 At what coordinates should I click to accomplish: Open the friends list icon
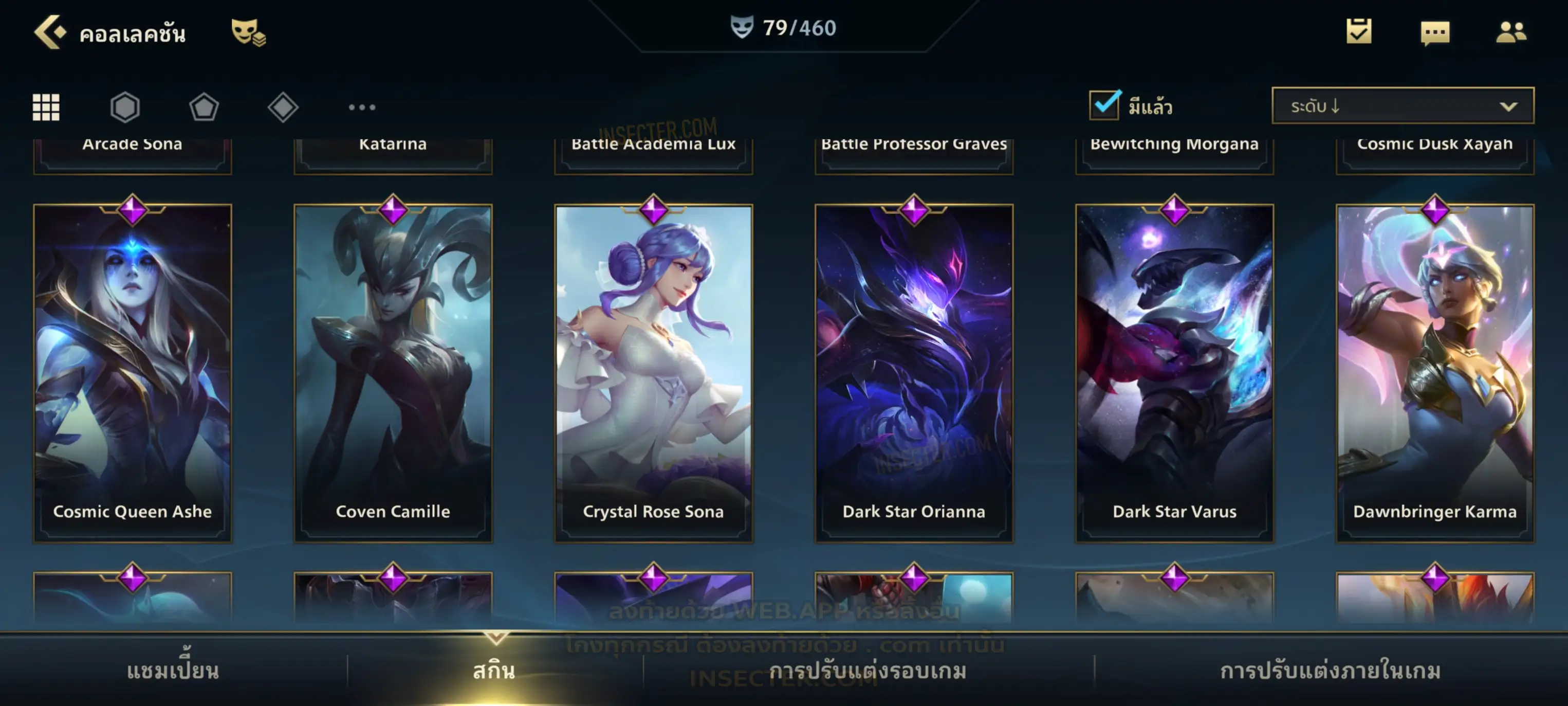(1511, 32)
